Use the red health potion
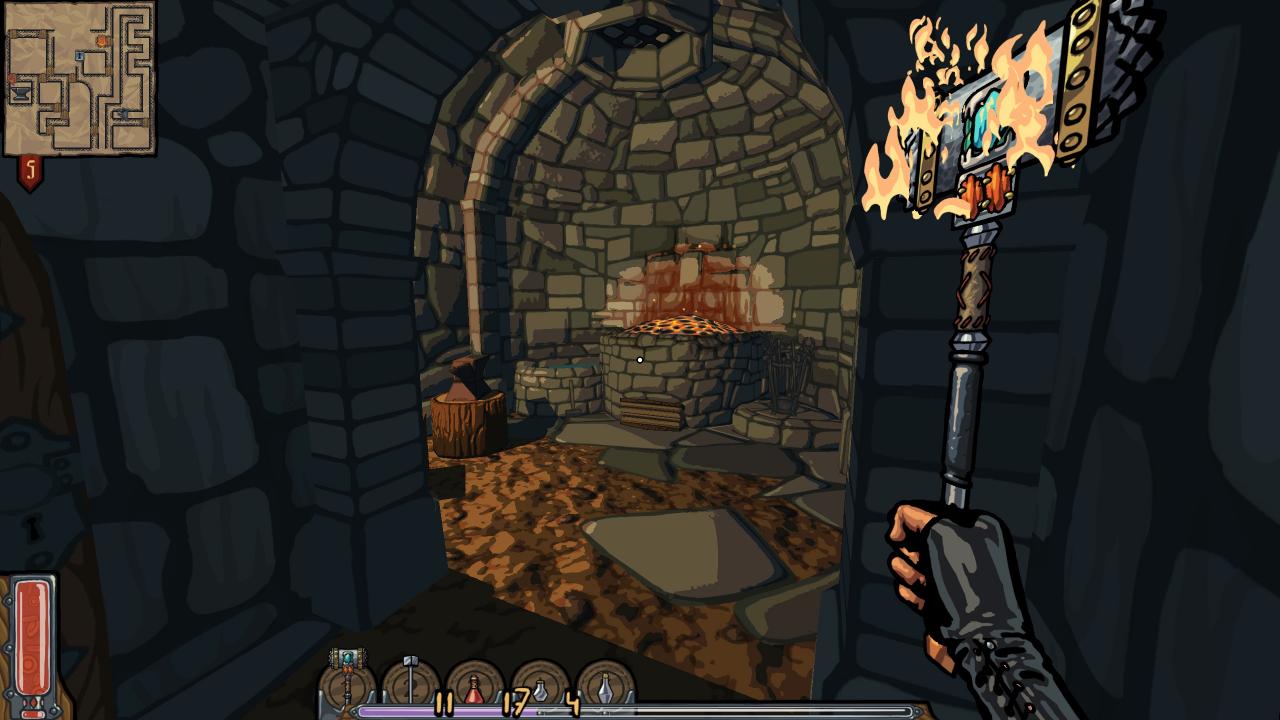This screenshot has width=1280, height=720. click(x=474, y=688)
